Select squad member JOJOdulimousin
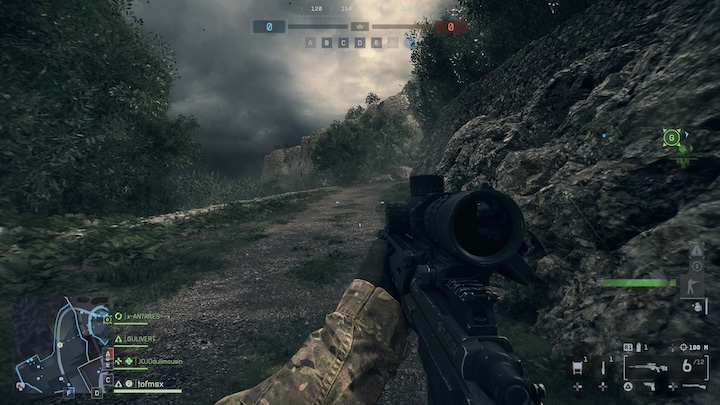The width and height of the screenshot is (720, 405). tap(151, 361)
